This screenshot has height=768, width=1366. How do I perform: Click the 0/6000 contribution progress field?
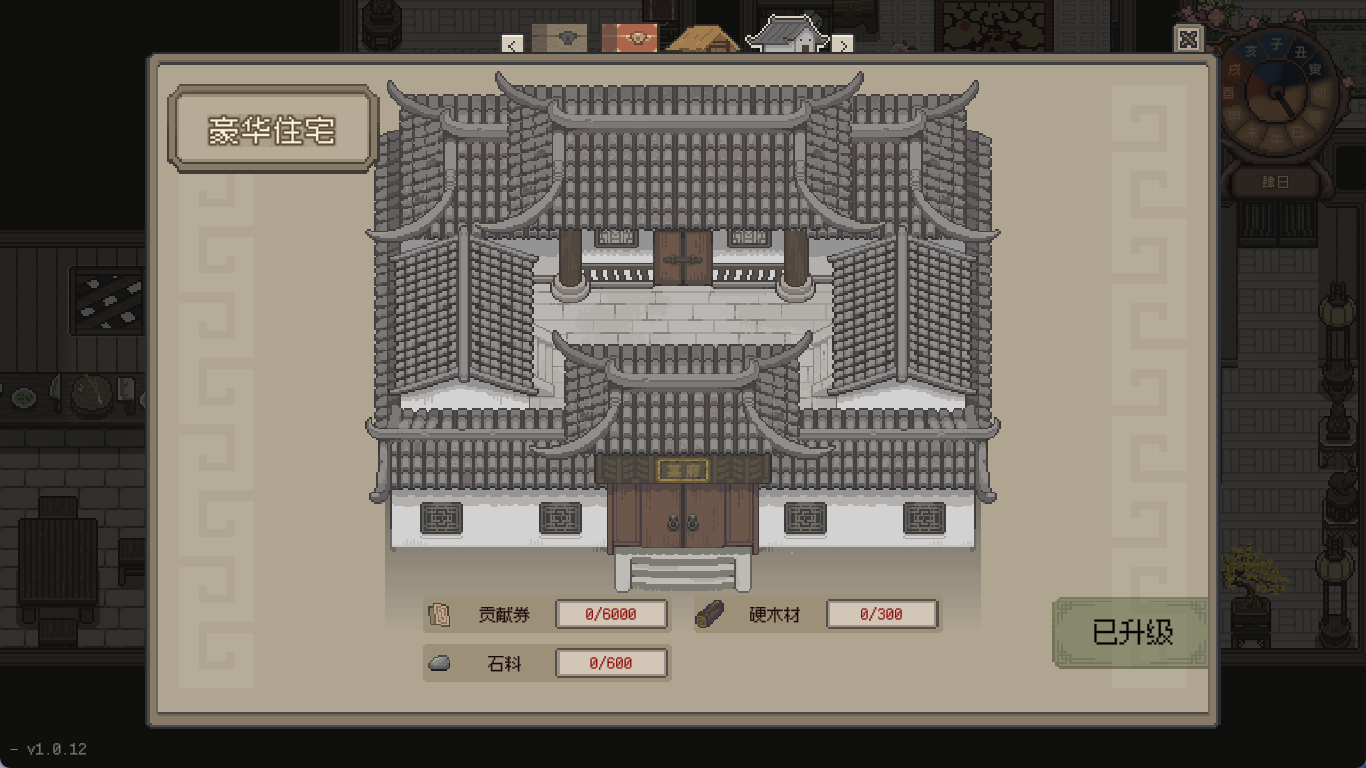point(611,614)
